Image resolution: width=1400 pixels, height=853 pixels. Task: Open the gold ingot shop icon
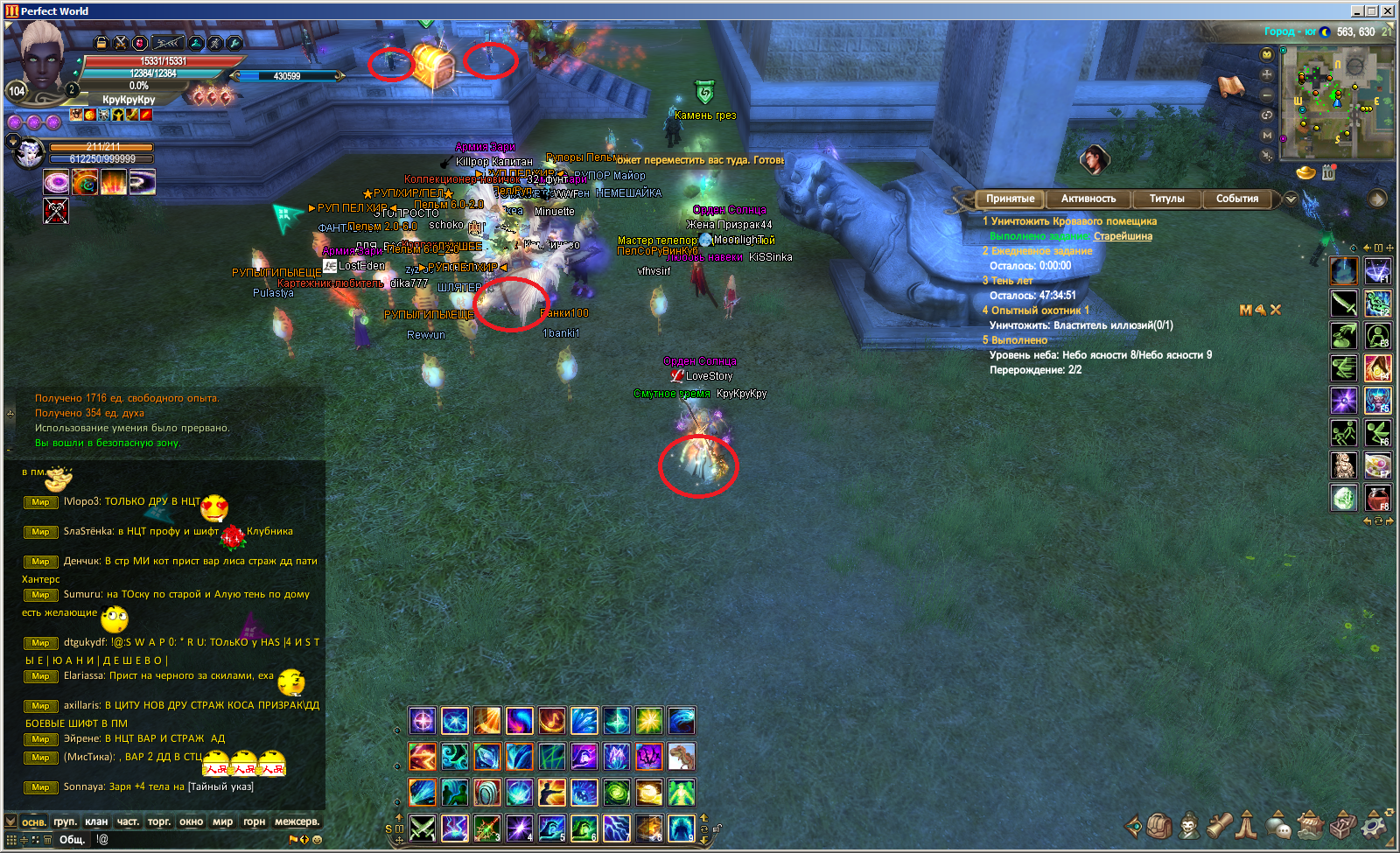click(1305, 172)
